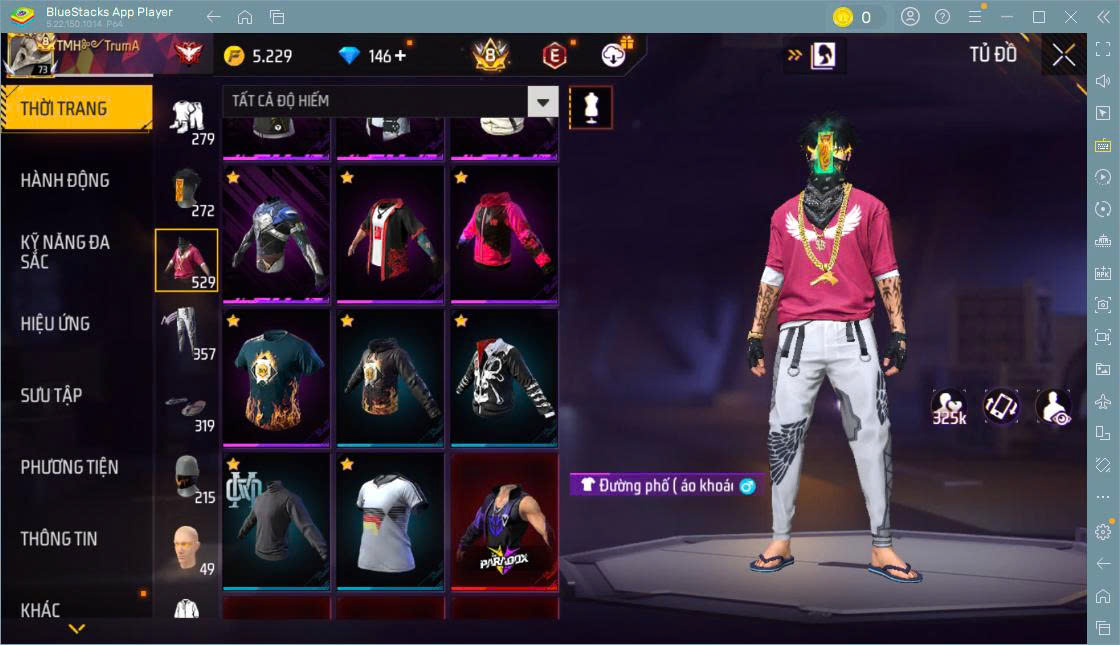Close the Tủ Đồ wardrobe screen
The image size is (1120, 645).
click(x=1063, y=55)
